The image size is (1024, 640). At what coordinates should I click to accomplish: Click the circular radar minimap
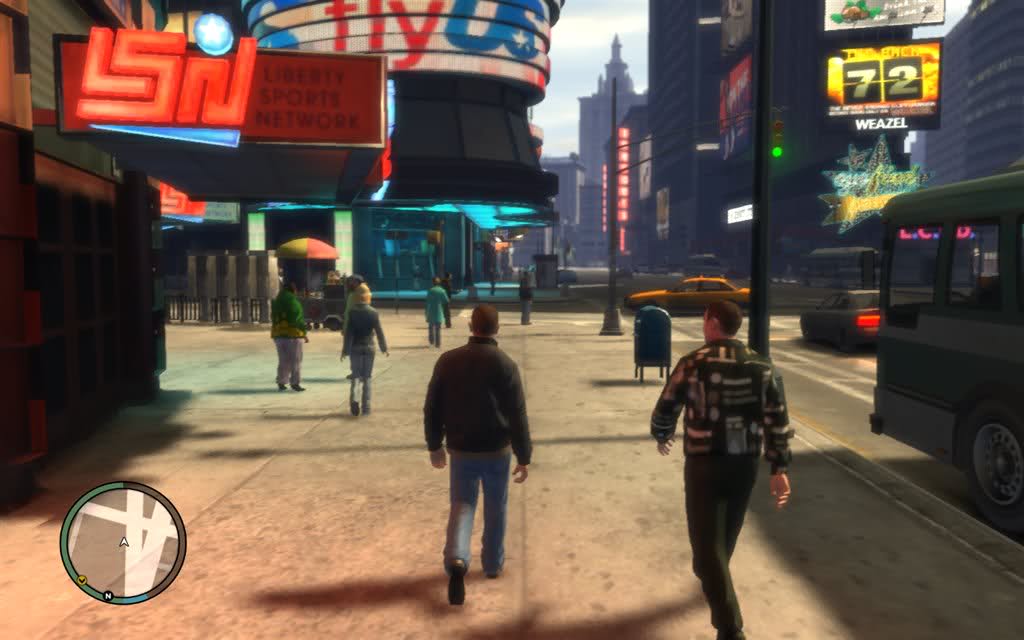tap(123, 542)
